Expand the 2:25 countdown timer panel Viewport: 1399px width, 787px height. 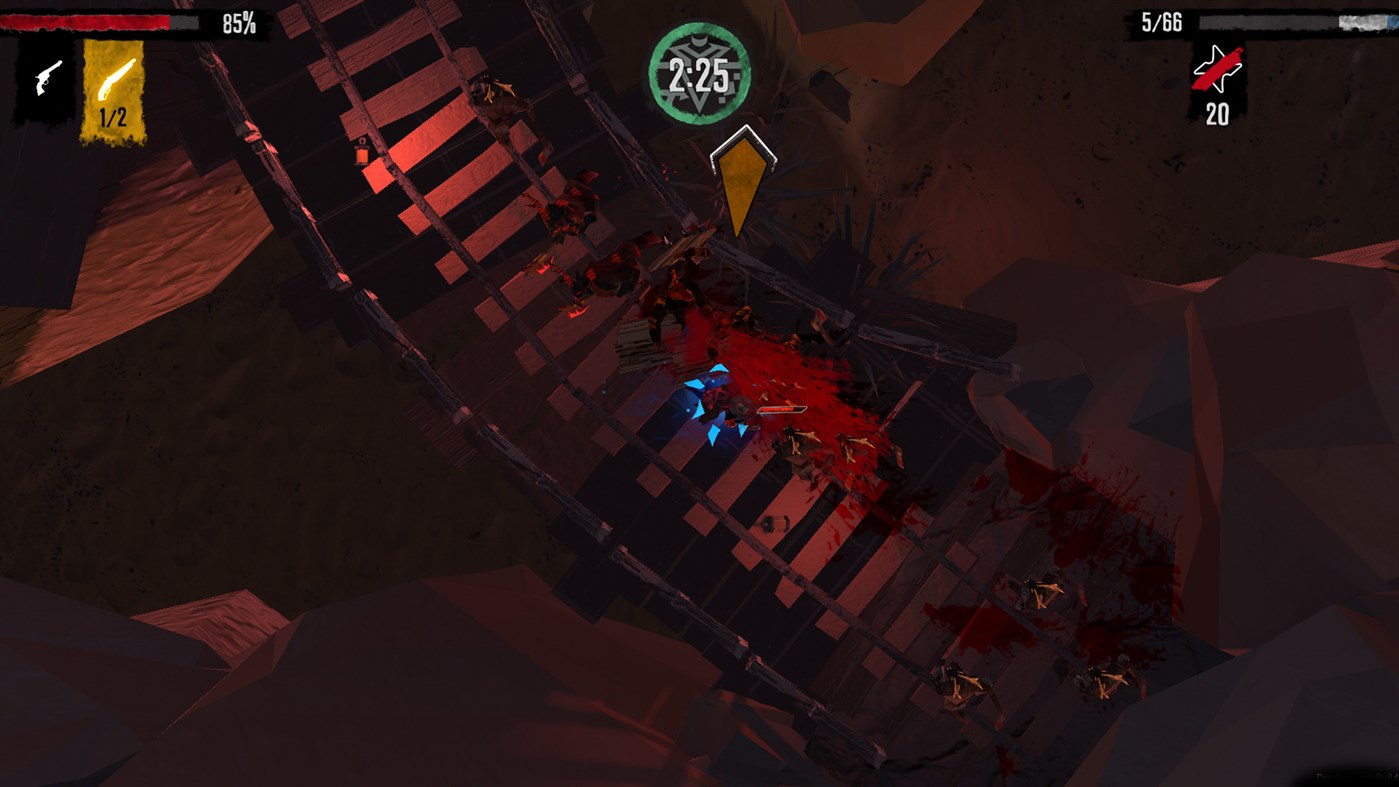(703, 70)
